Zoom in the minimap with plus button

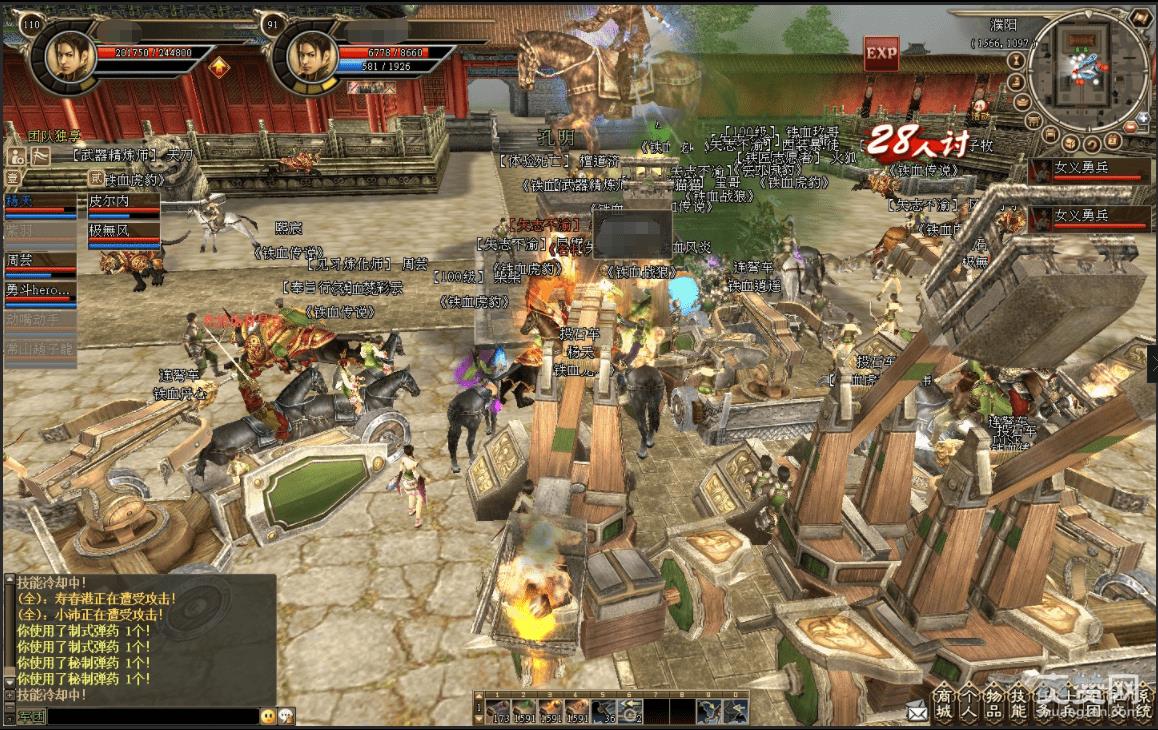[x=1143, y=117]
